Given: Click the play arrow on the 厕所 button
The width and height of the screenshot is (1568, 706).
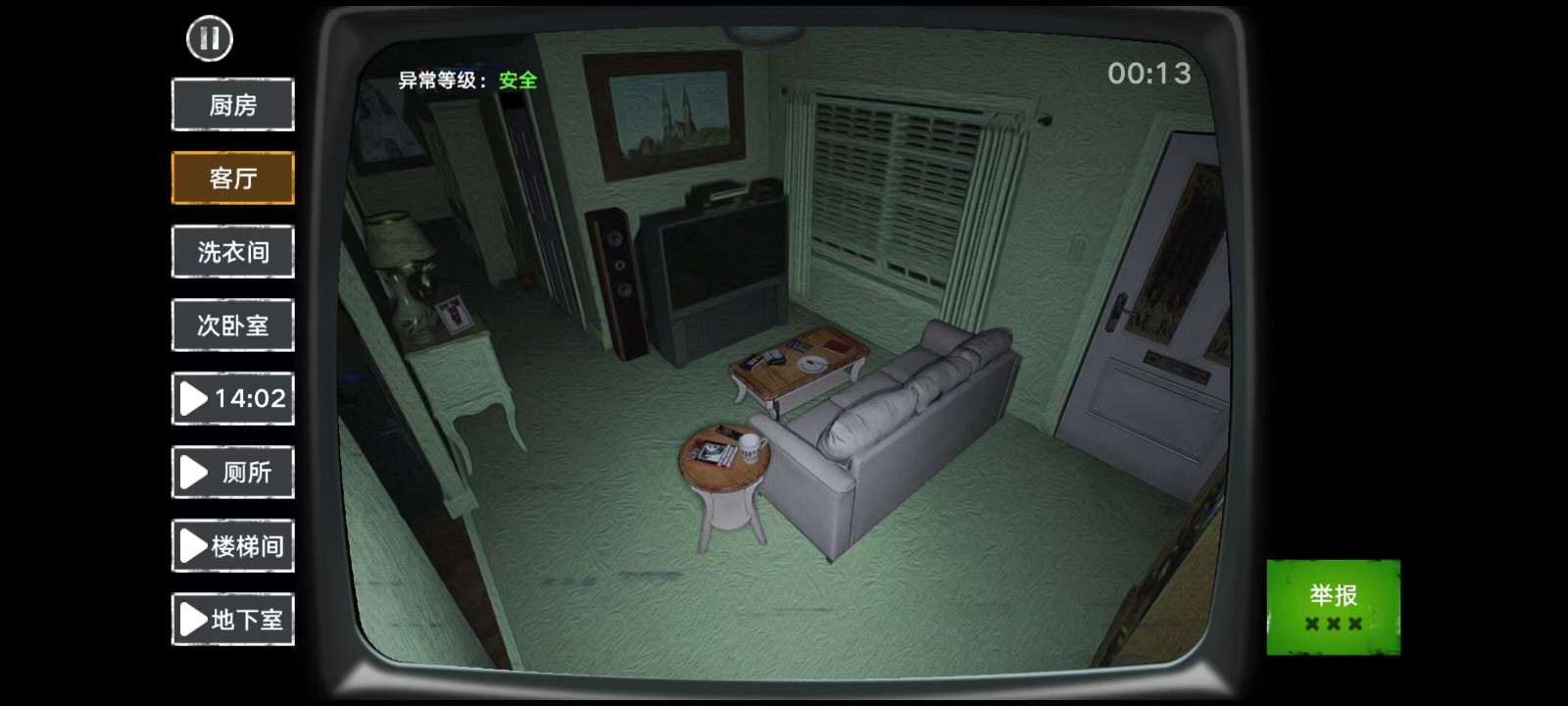Looking at the screenshot, I should [194, 473].
